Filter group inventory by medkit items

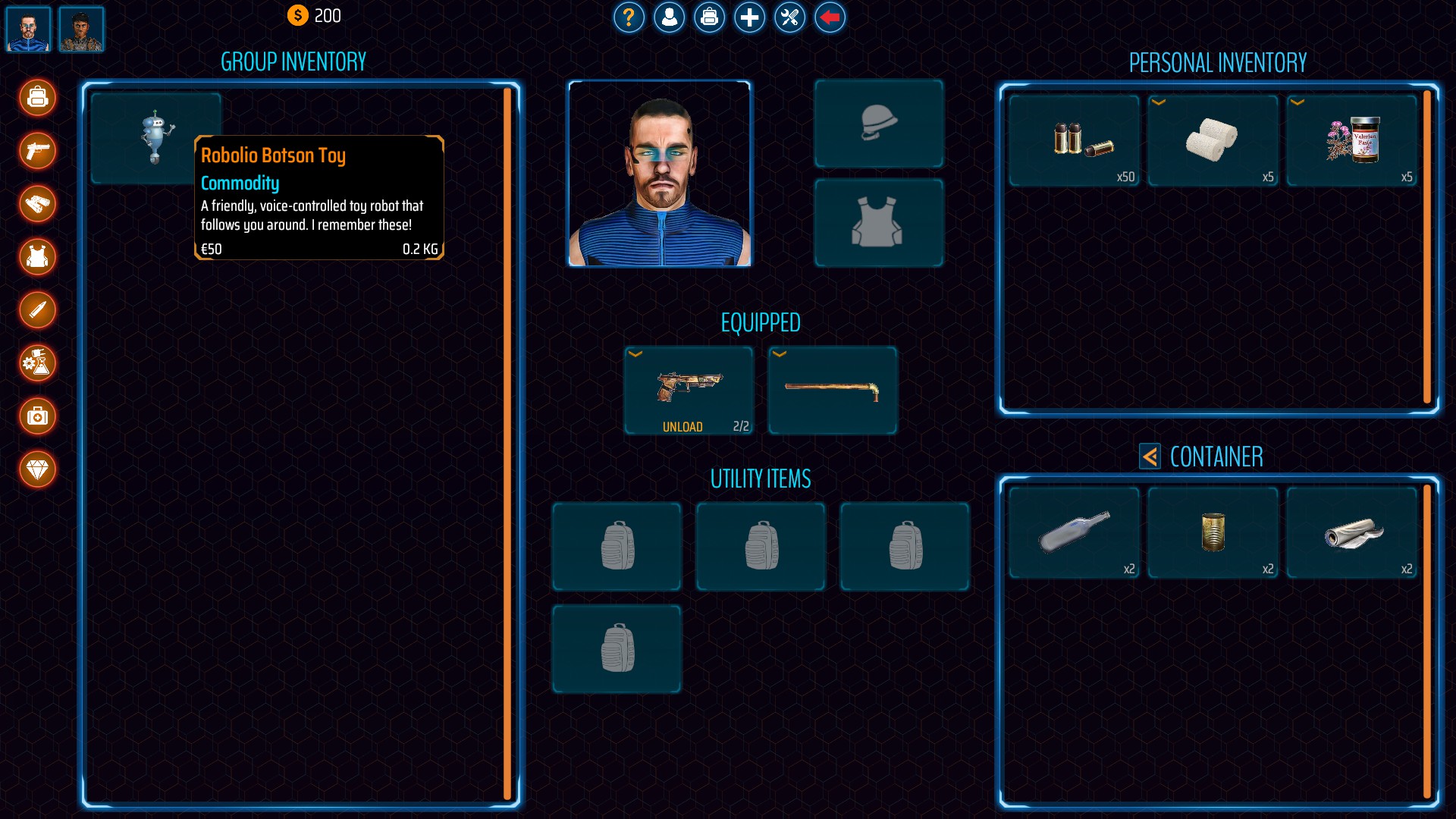pos(37,416)
